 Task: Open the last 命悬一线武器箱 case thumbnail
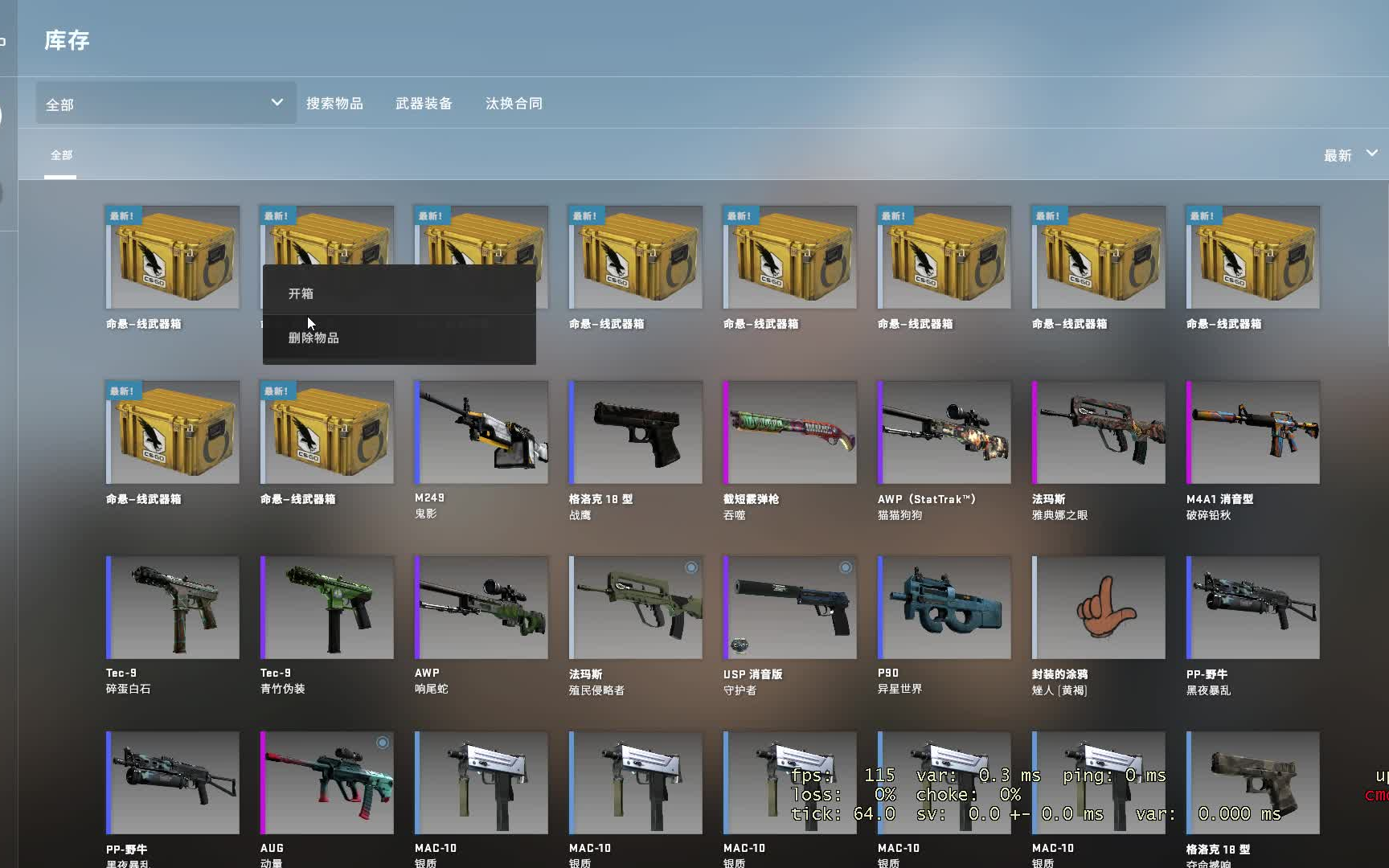click(x=1252, y=257)
